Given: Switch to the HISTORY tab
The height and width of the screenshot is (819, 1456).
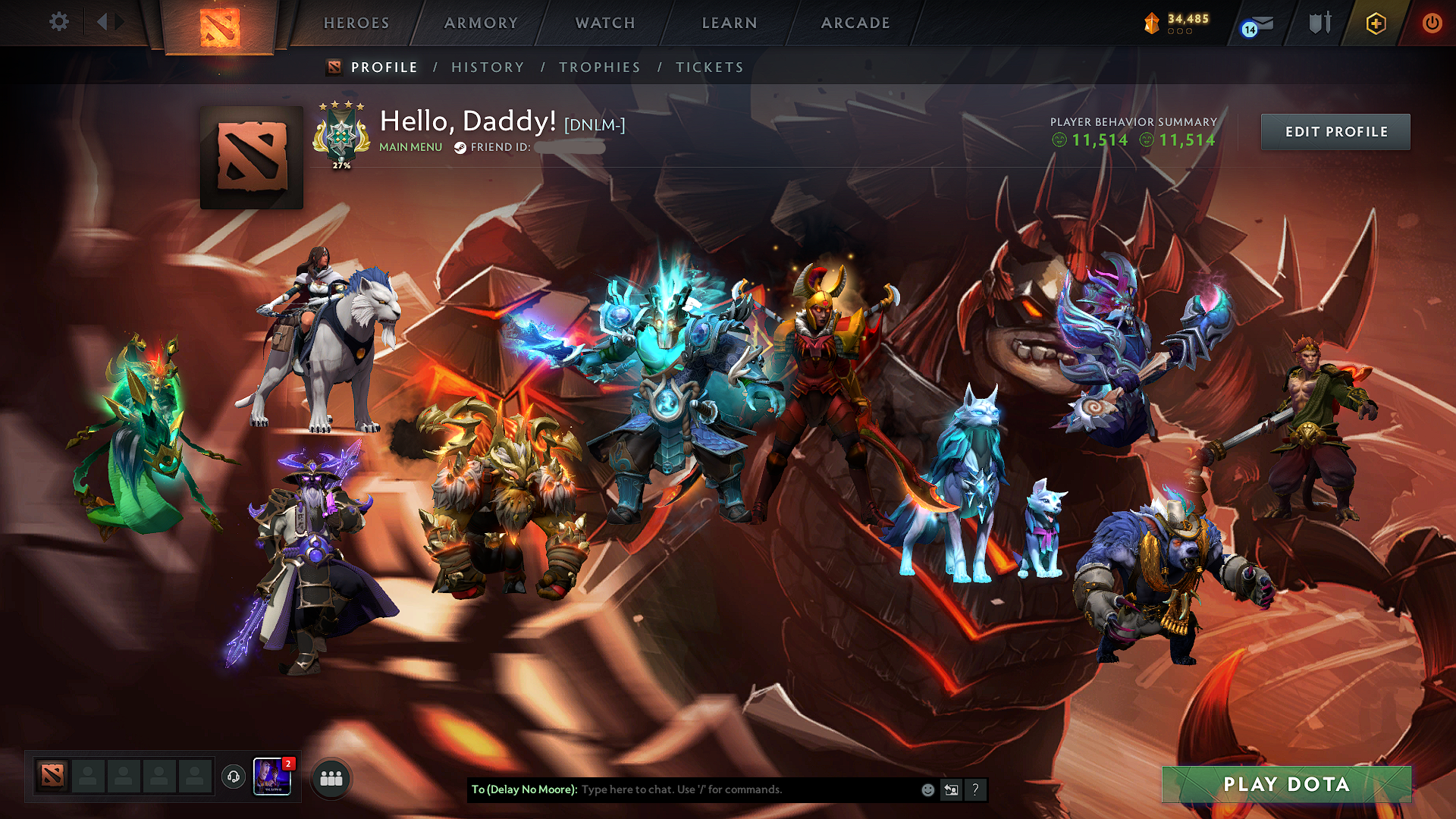Looking at the screenshot, I should tap(487, 67).
